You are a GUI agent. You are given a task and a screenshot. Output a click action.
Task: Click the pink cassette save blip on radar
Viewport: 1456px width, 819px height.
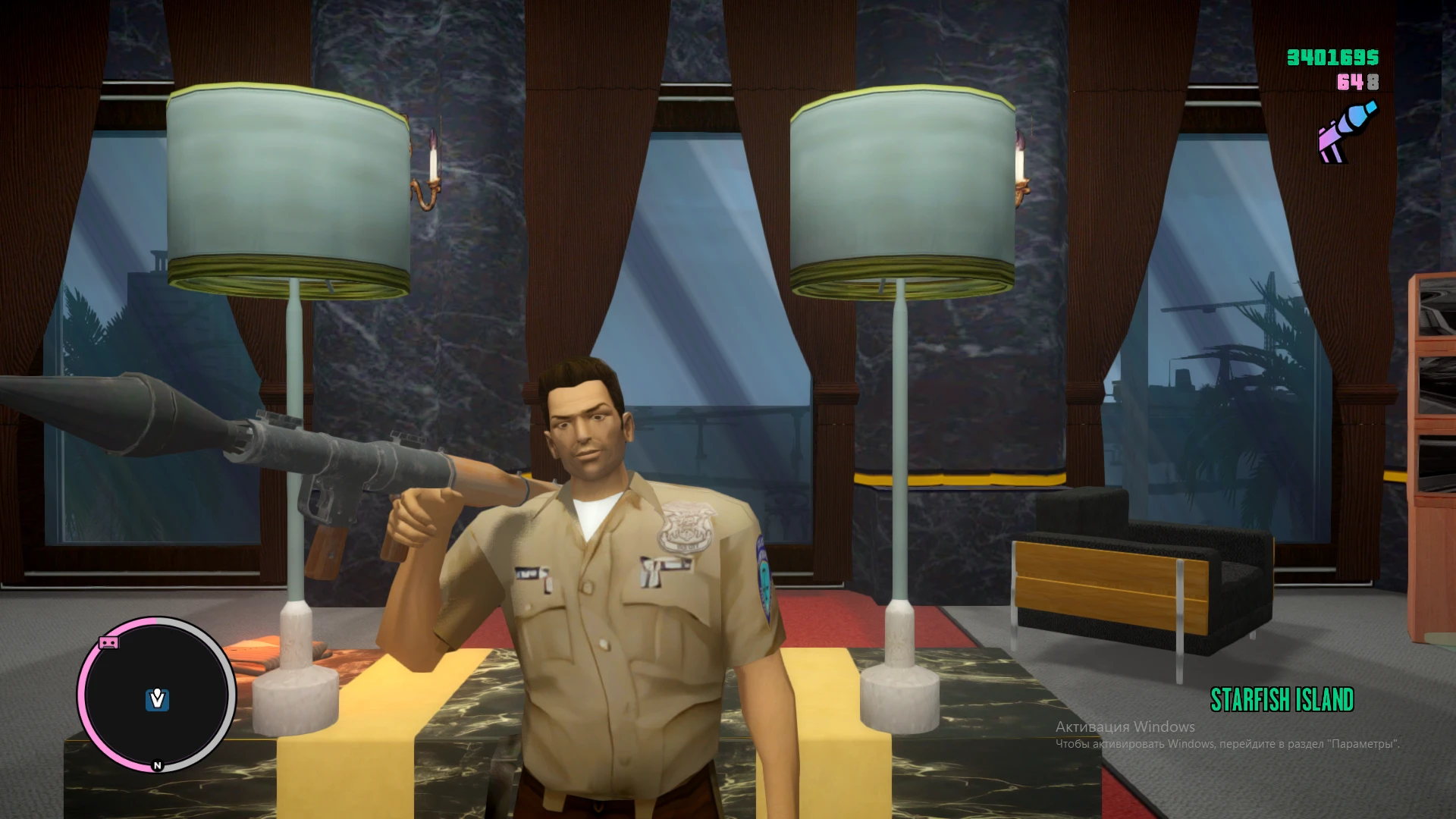pos(108,643)
